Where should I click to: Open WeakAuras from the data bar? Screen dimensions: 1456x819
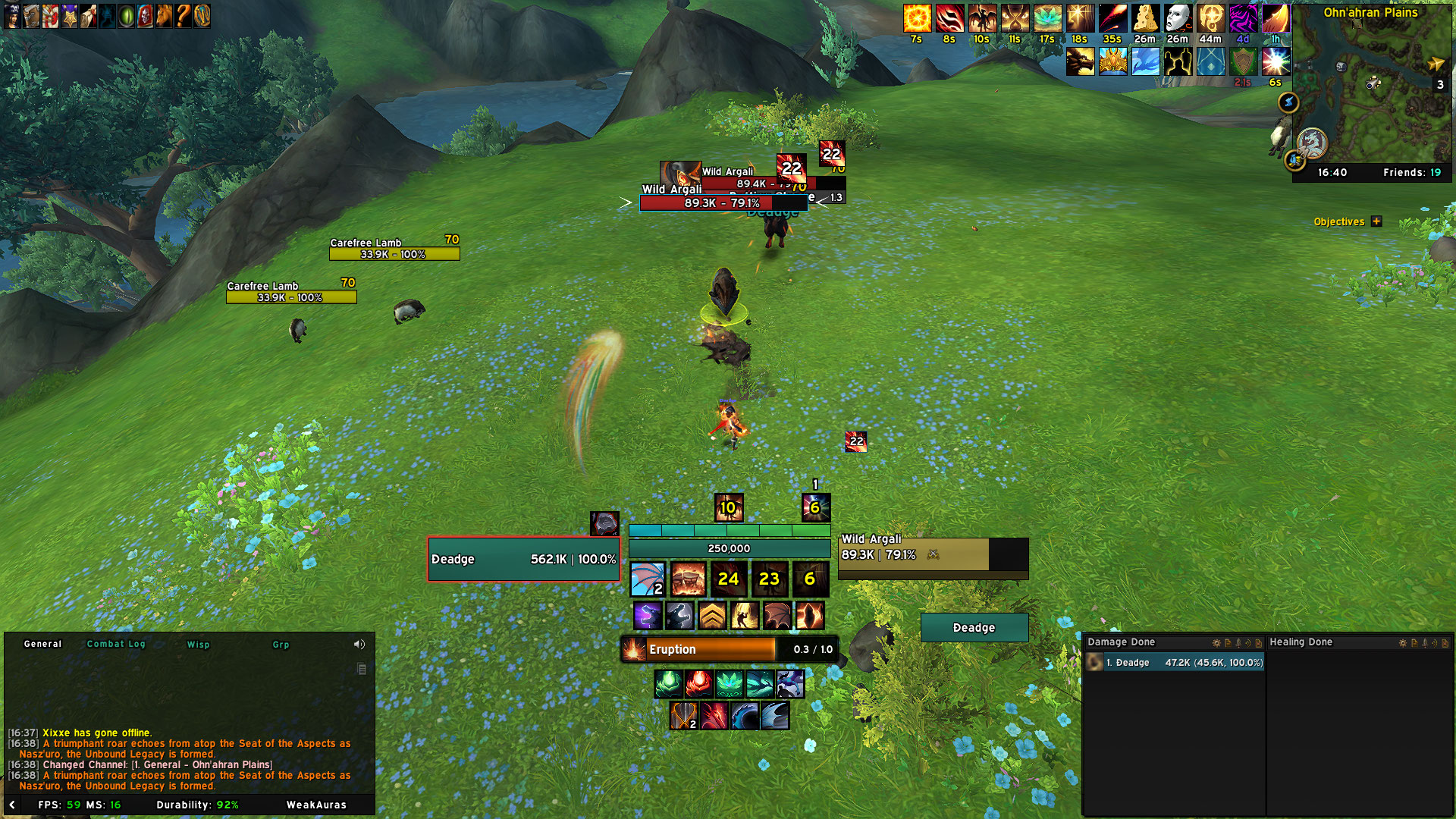point(316,805)
